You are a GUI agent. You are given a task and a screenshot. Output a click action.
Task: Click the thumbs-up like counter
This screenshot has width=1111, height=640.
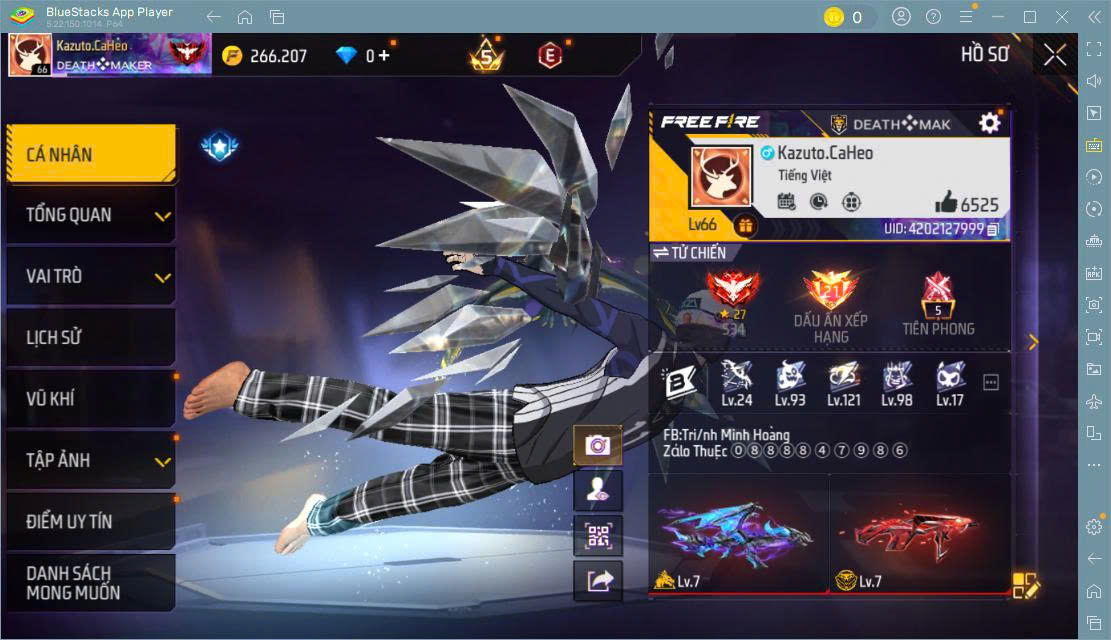coord(967,203)
